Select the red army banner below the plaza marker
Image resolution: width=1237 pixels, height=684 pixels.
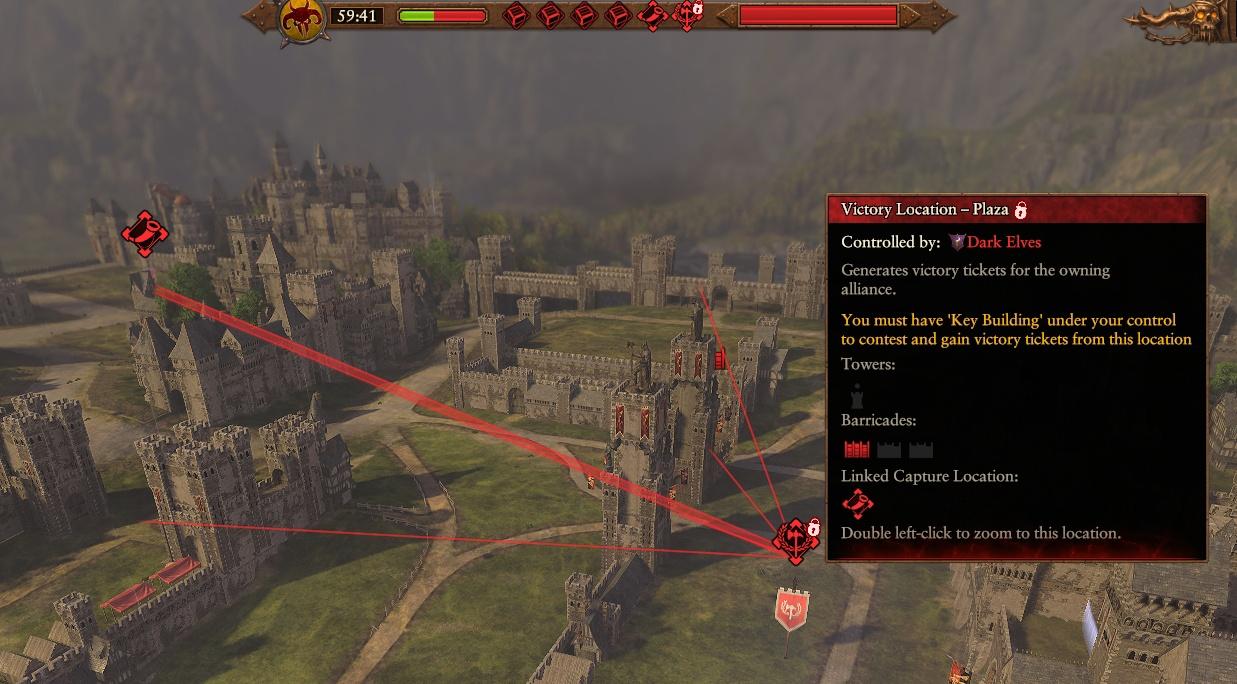(x=792, y=608)
